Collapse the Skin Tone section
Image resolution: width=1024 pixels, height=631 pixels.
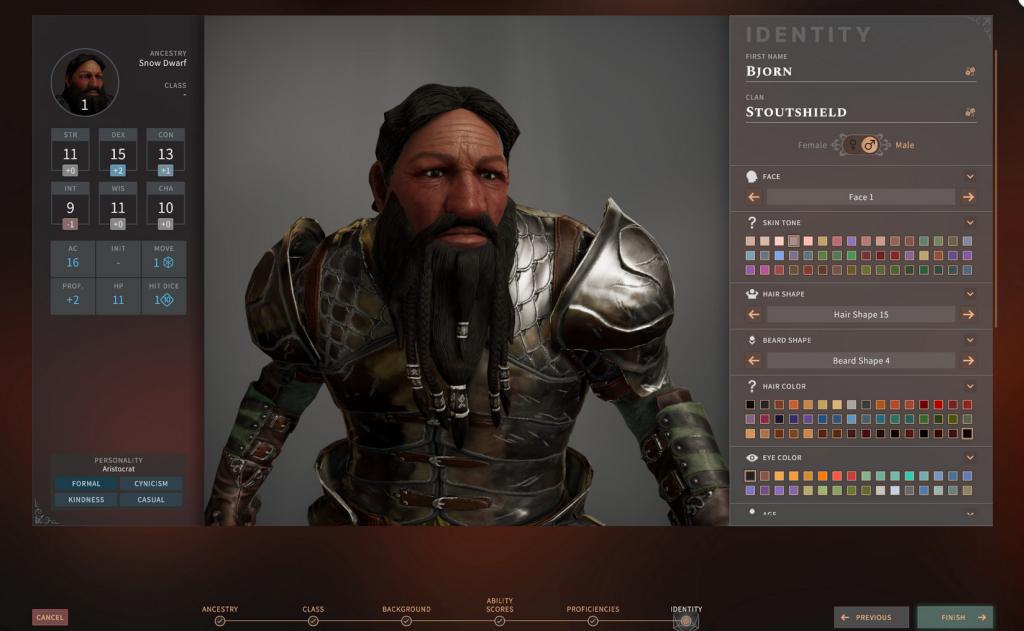click(x=970, y=222)
